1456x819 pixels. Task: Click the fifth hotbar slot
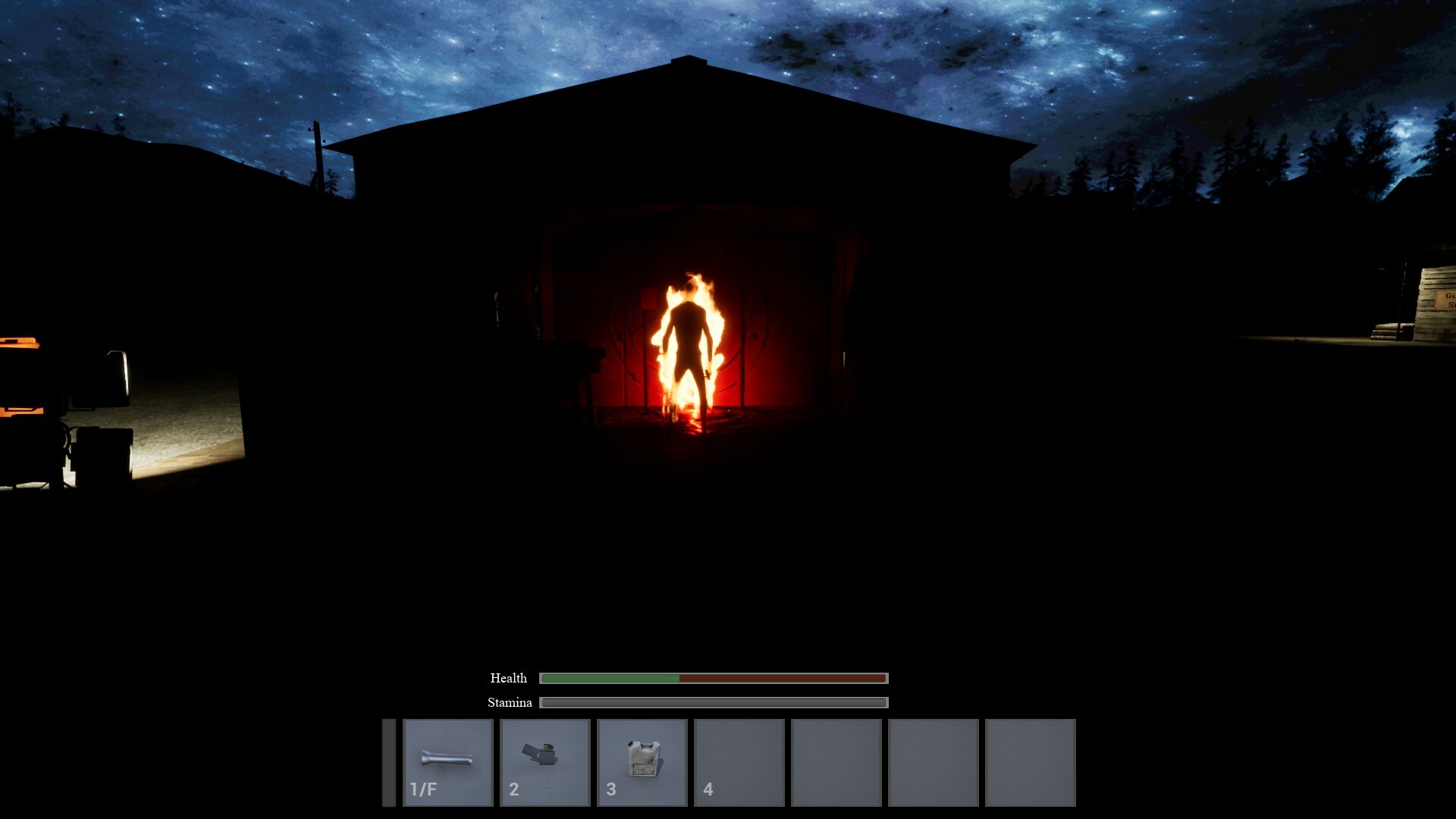[x=836, y=761]
